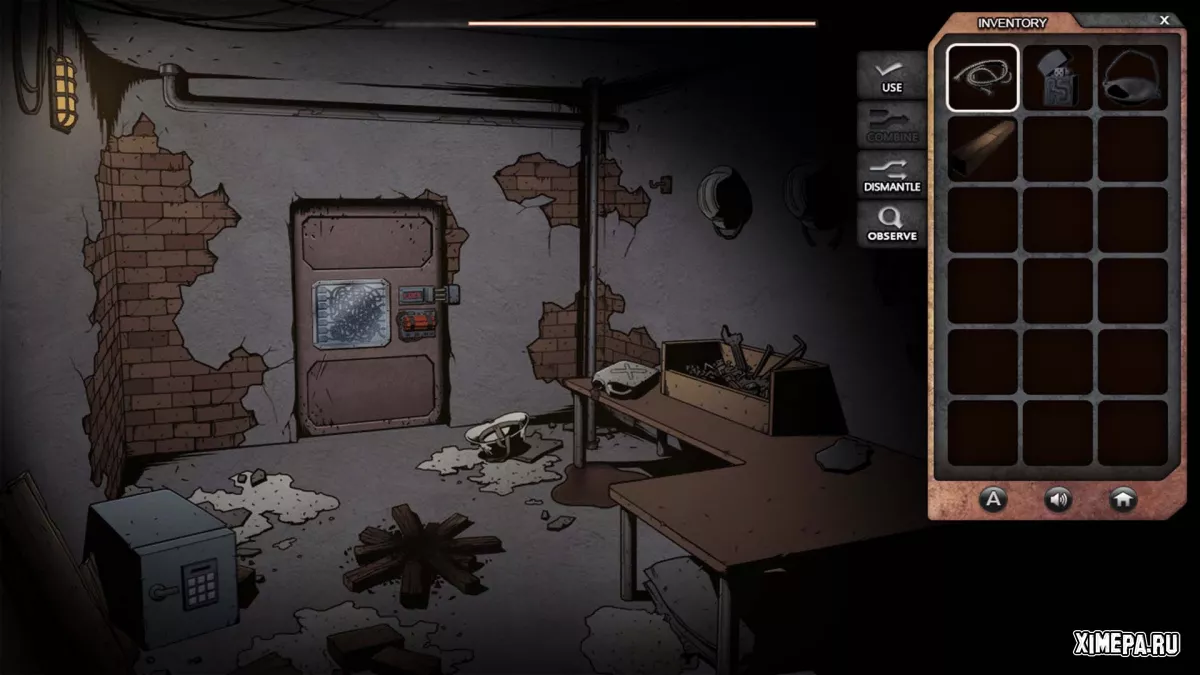Image resolution: width=1200 pixels, height=675 pixels.
Task: Toggle the sound speaker button
Action: (1058, 499)
